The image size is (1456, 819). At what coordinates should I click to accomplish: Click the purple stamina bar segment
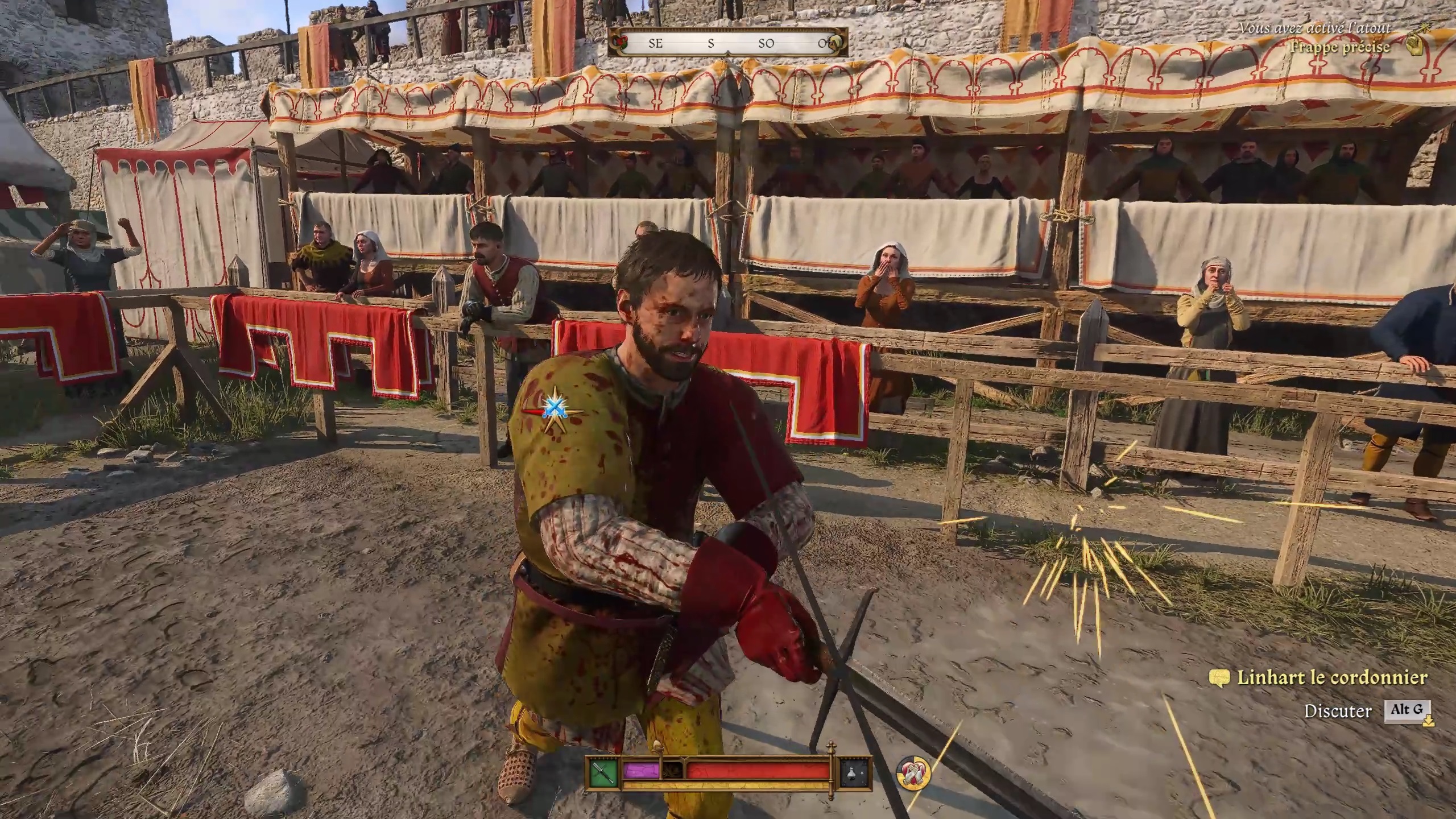[642, 771]
